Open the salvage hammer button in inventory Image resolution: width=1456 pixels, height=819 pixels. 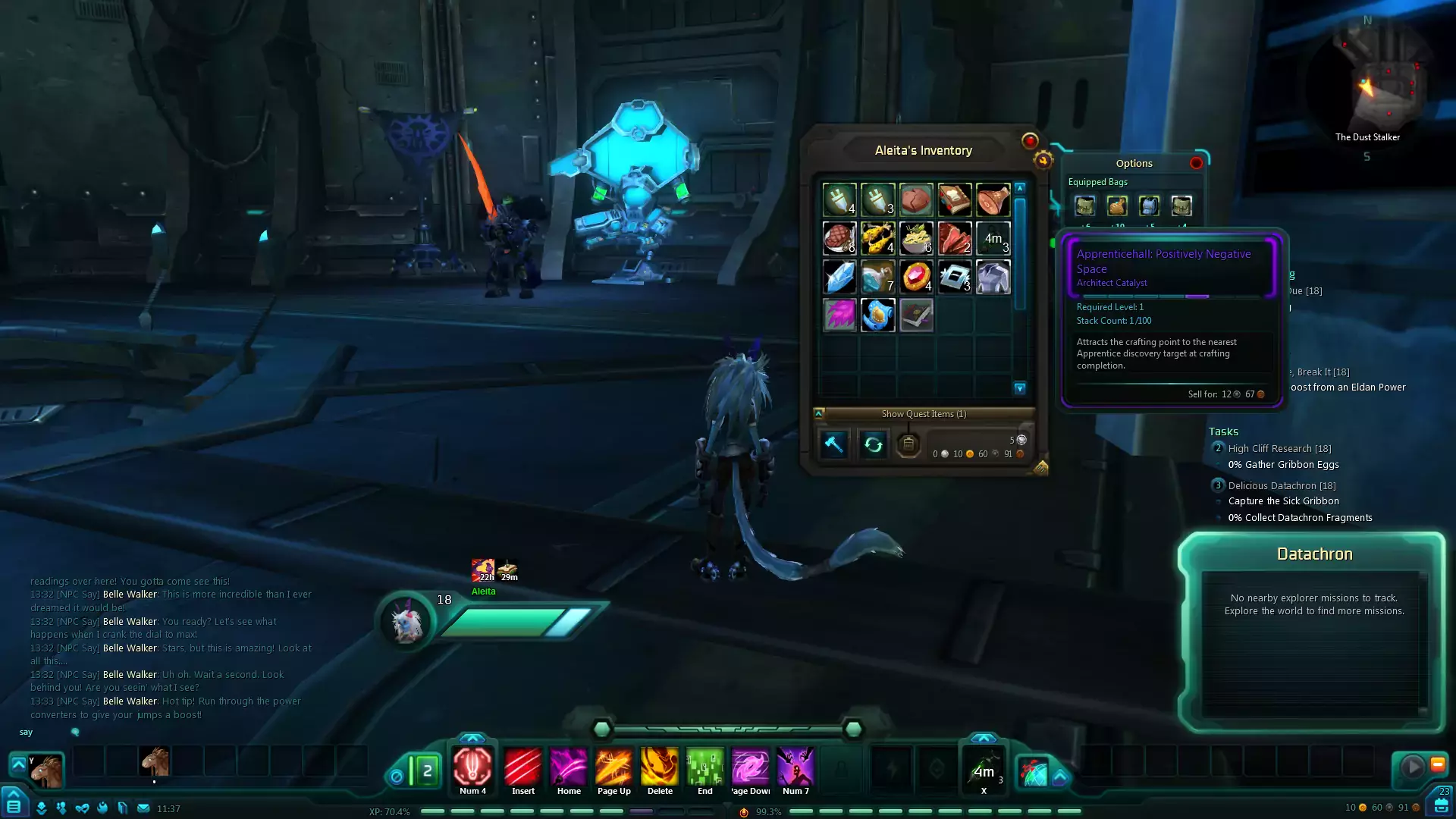click(833, 444)
